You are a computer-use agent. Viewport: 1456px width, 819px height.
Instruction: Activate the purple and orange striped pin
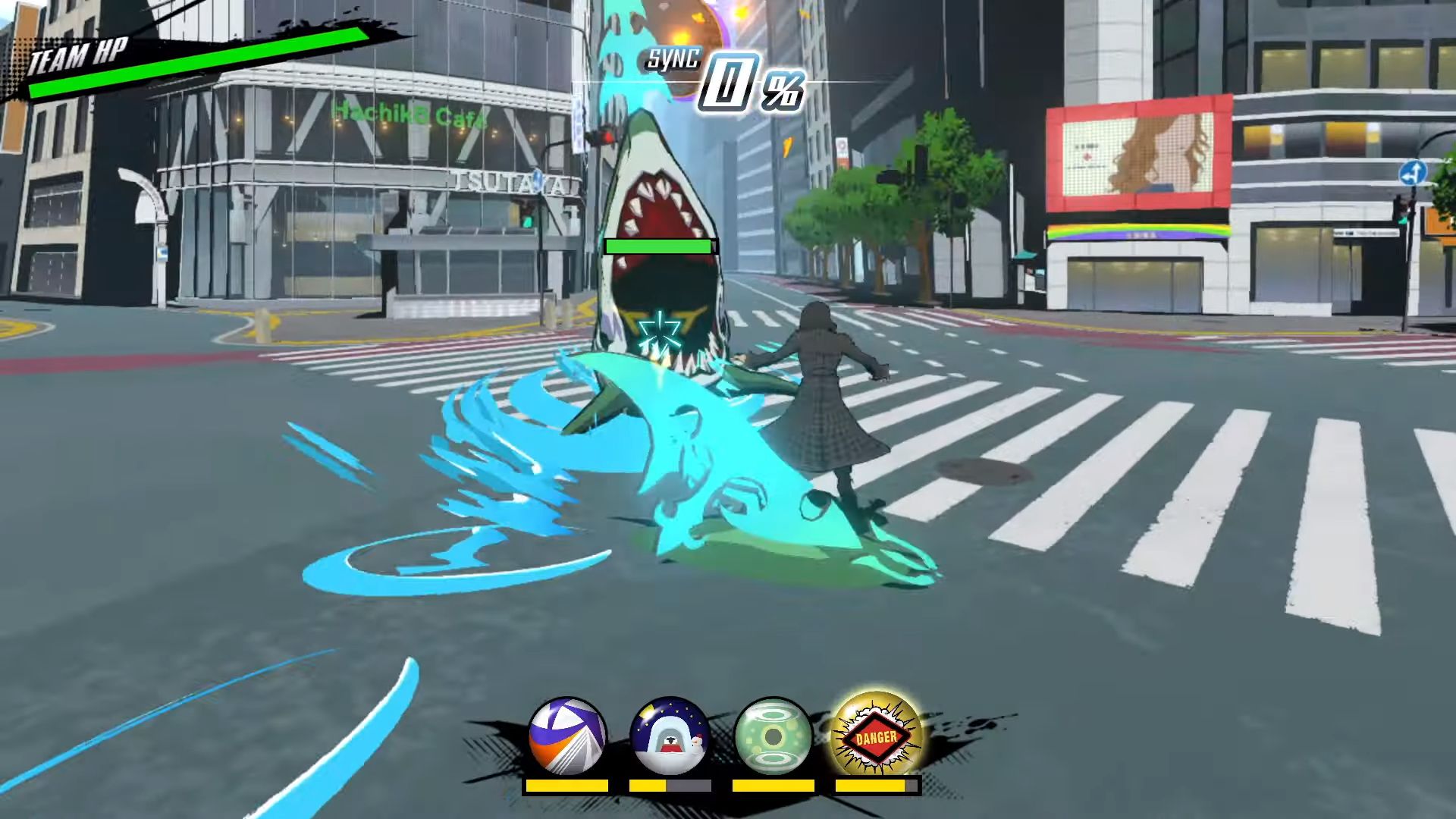[567, 736]
